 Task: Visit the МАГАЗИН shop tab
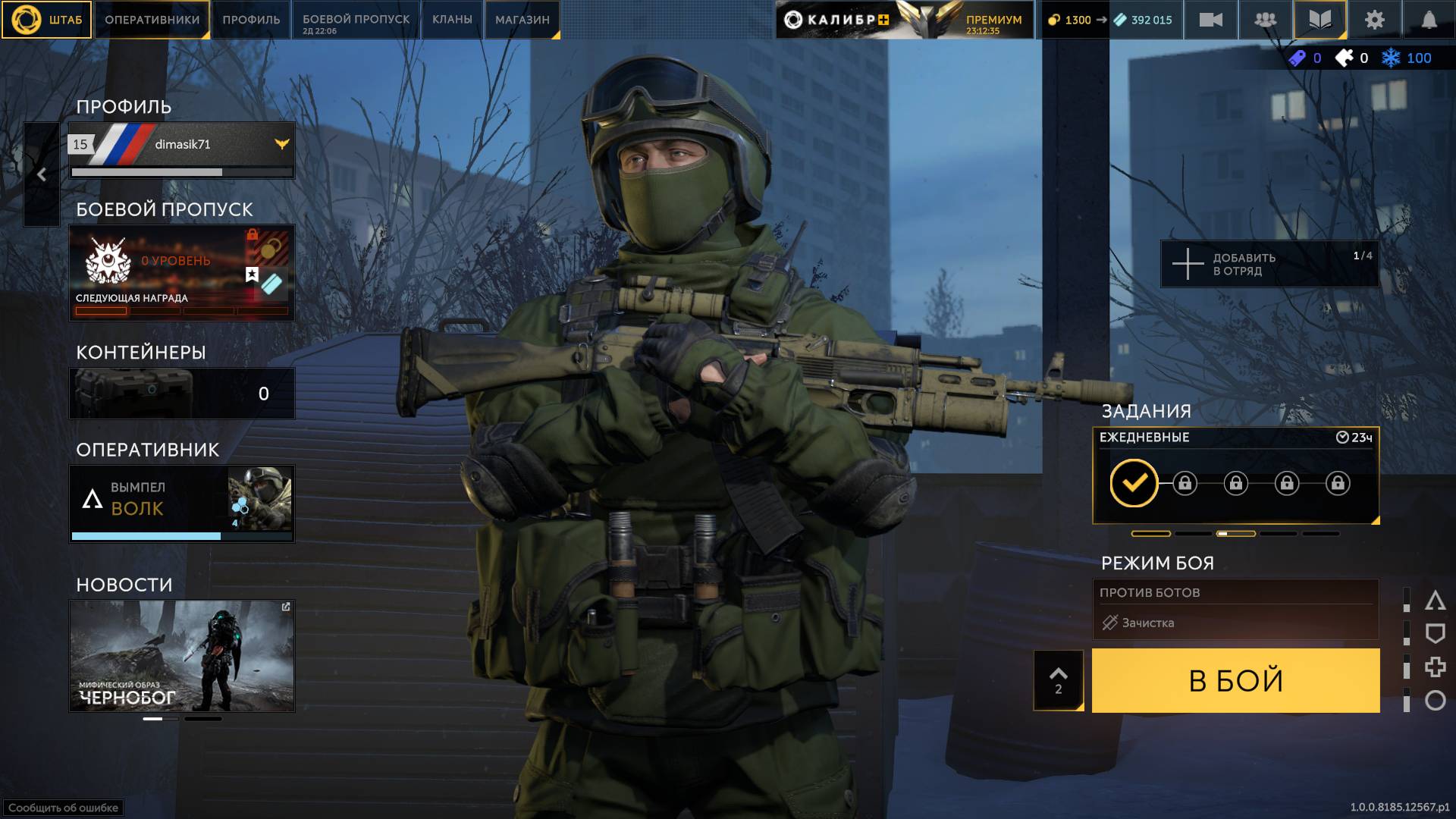point(522,20)
